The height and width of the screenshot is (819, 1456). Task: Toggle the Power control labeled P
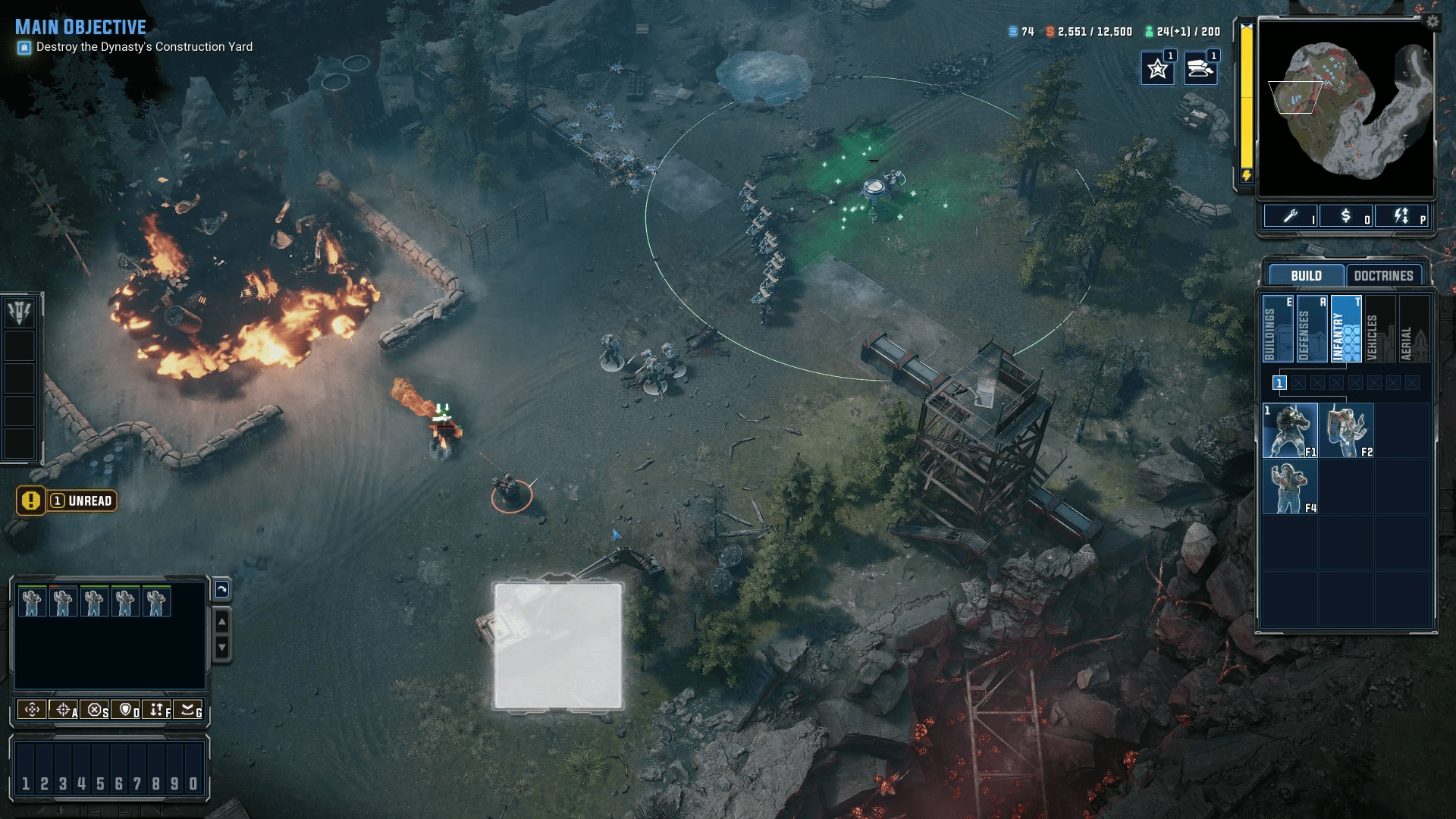[1402, 218]
